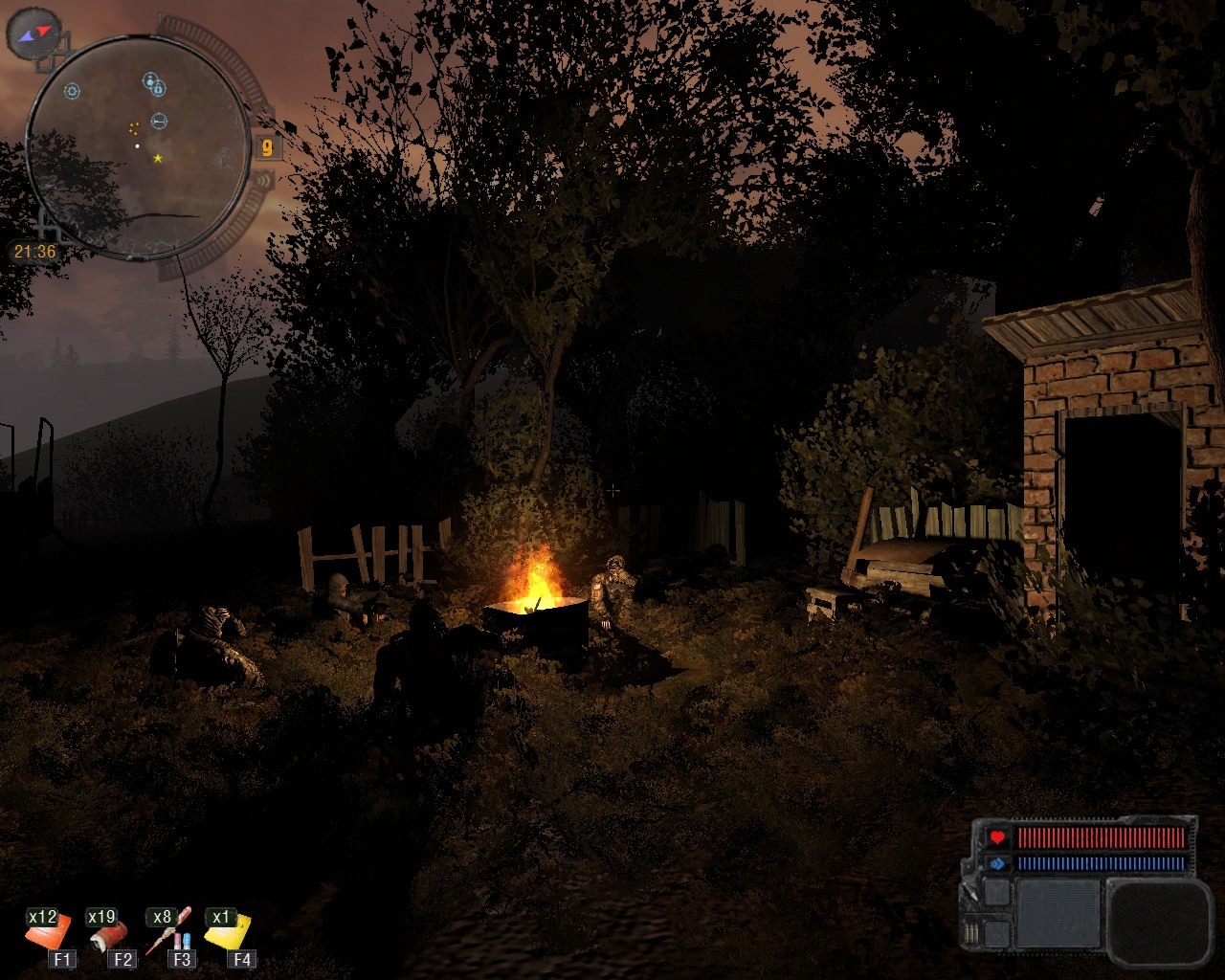Select the bandage roll quick slot

[x=107, y=934]
